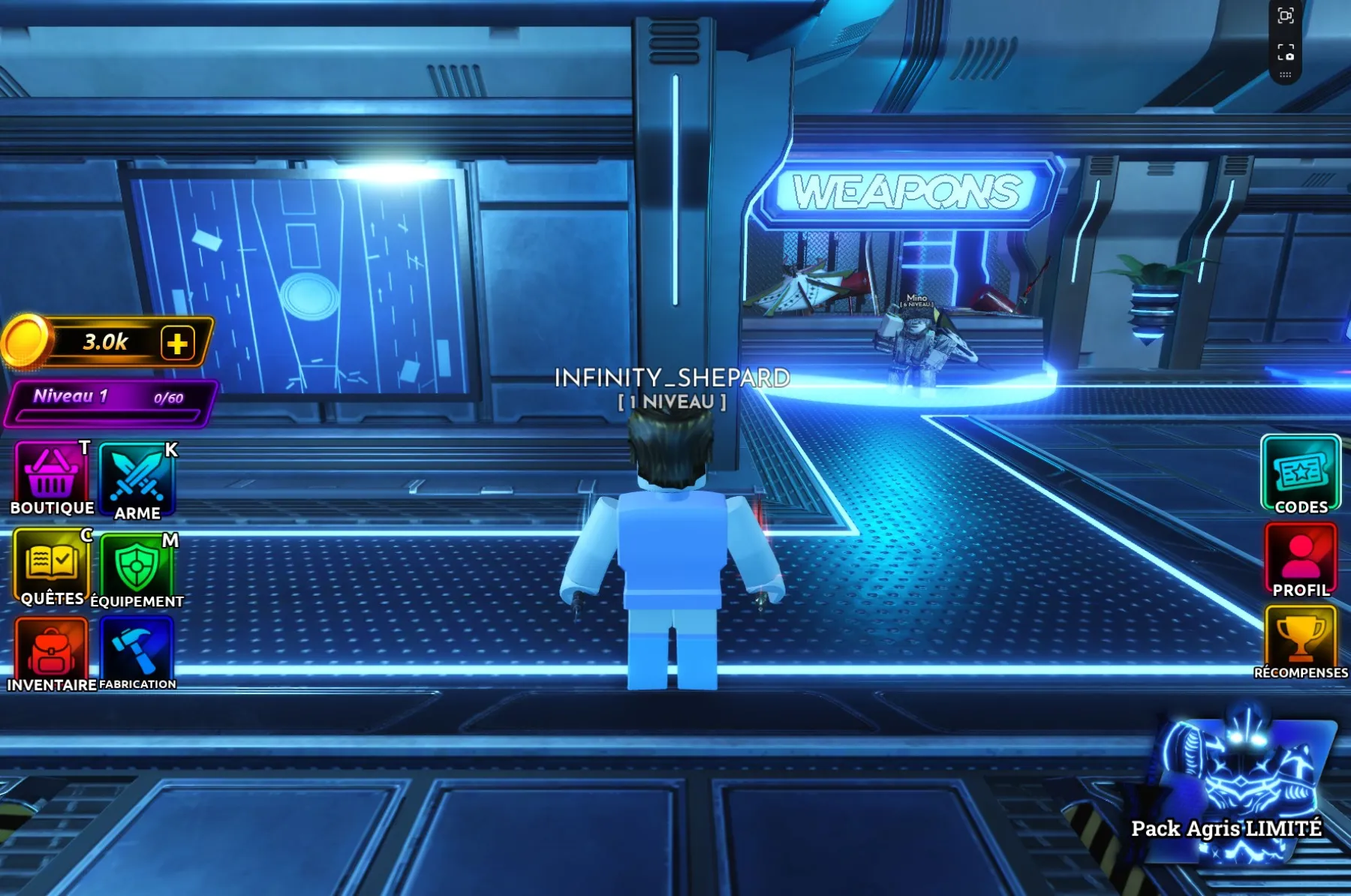
Task: Click the screenshot capture icon at top right
Action: pyautogui.click(x=1286, y=16)
